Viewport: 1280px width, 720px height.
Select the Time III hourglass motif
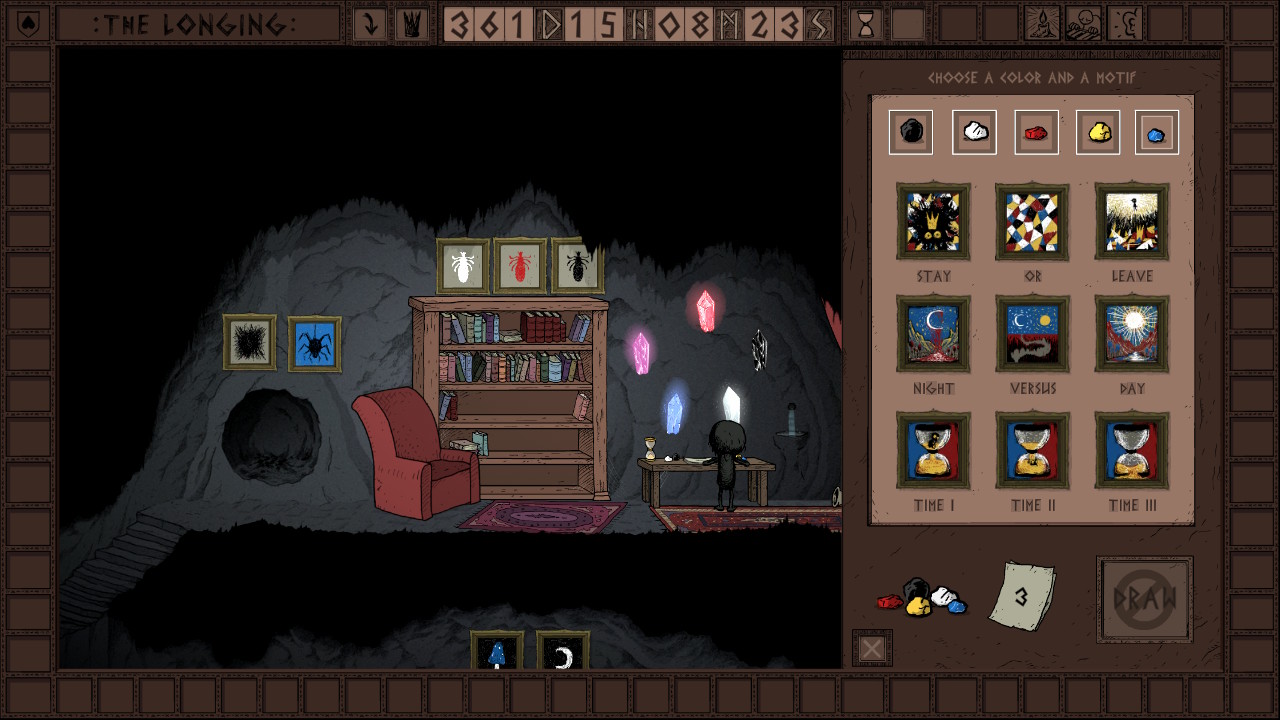click(x=1132, y=451)
